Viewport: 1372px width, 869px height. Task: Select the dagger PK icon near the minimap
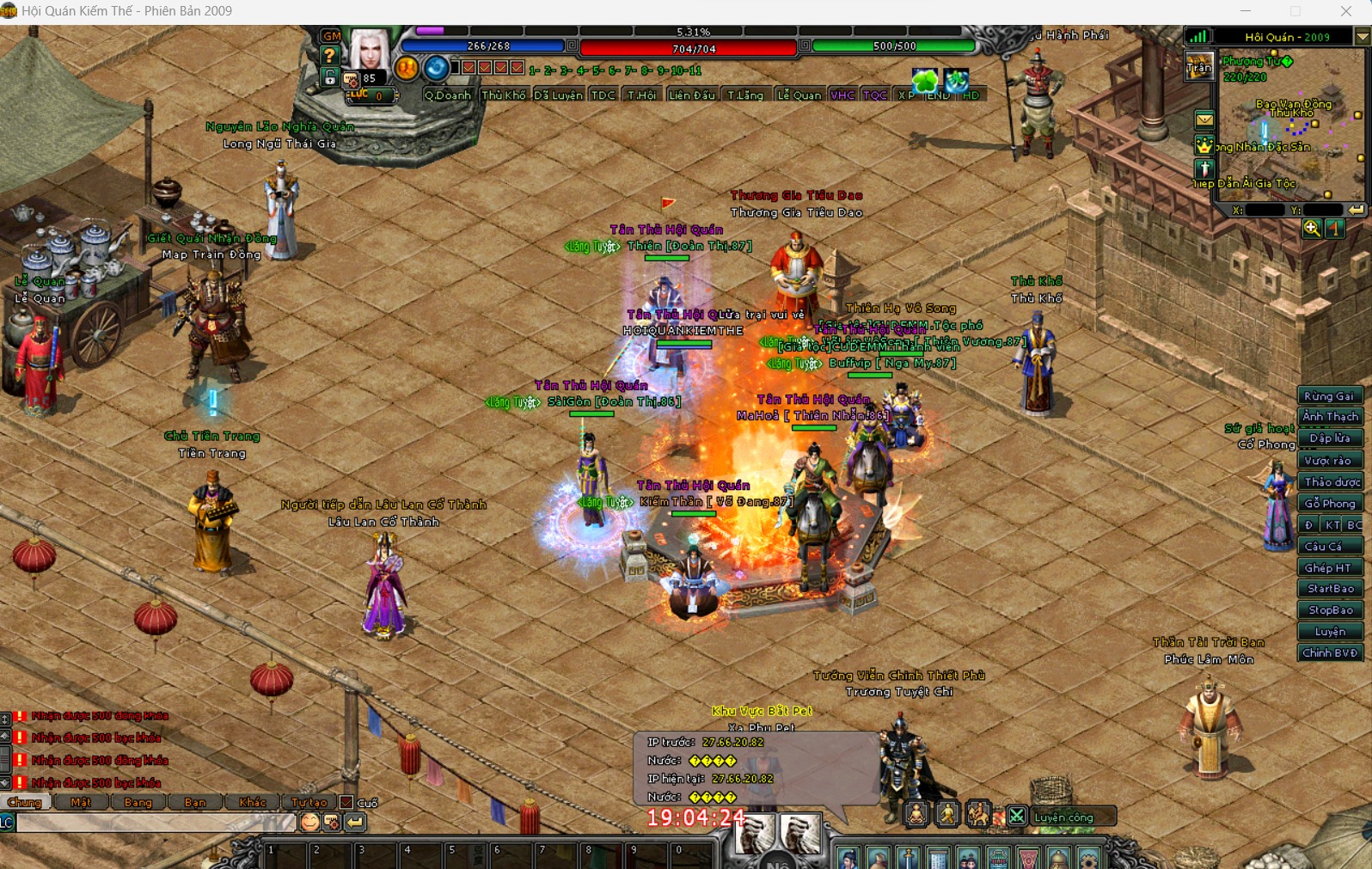(1204, 168)
